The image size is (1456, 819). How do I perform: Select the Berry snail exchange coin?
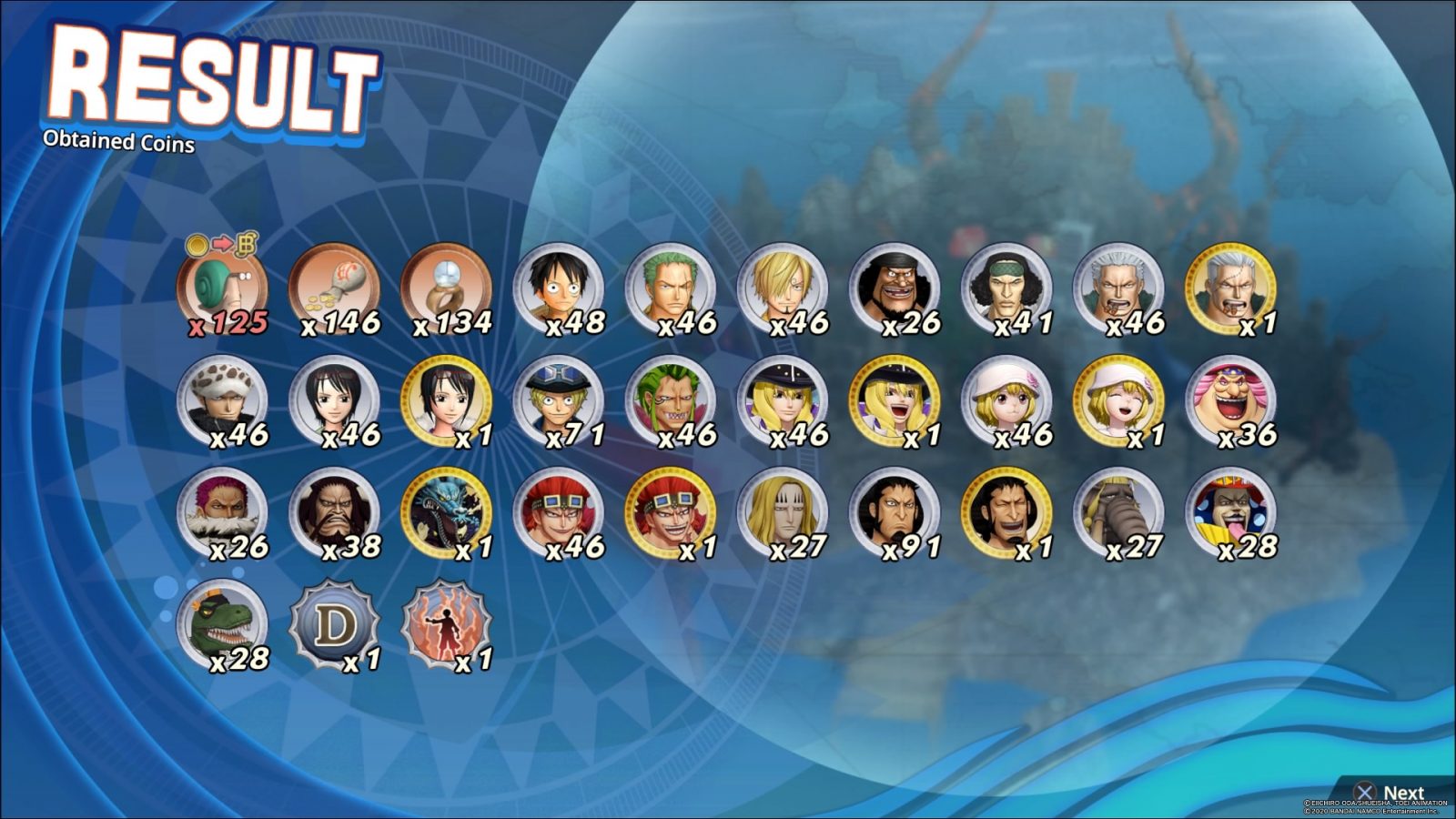(x=223, y=287)
